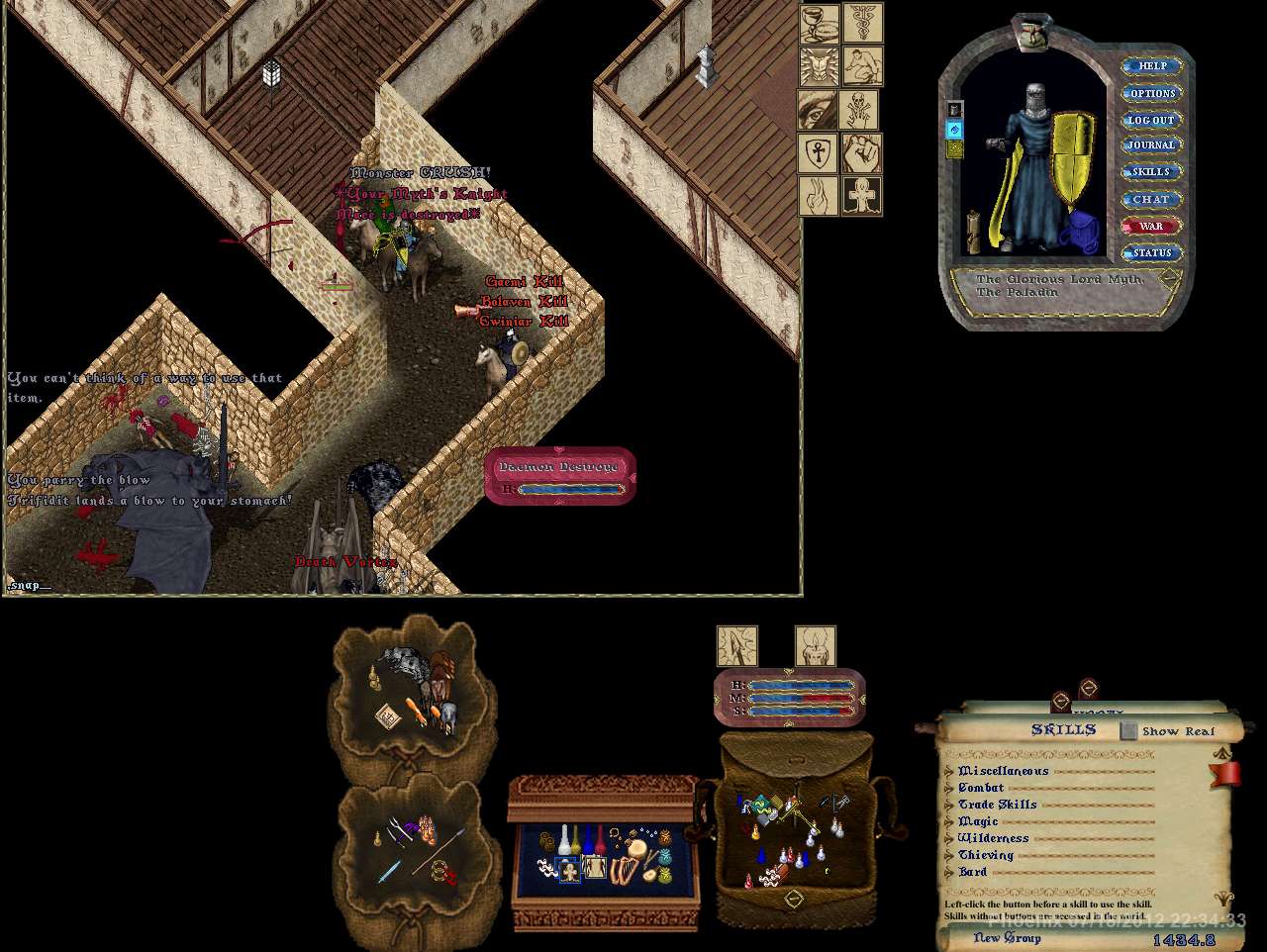1267x952 pixels.
Task: Open the Help menu on paperdoll
Action: point(1151,66)
